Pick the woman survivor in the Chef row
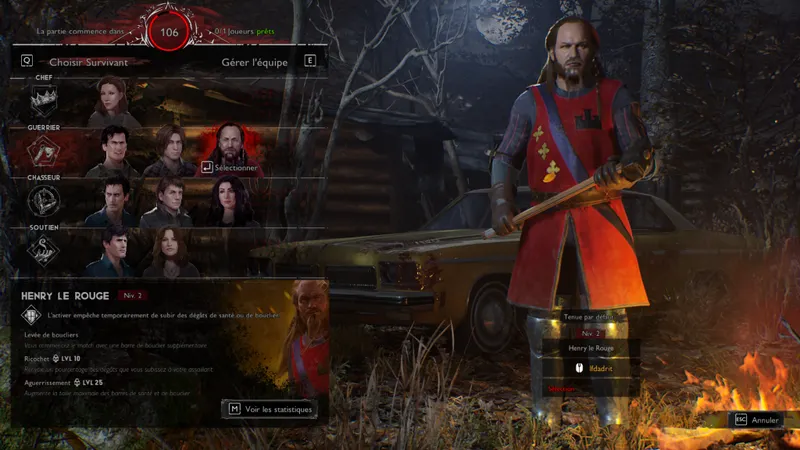 tap(113, 101)
